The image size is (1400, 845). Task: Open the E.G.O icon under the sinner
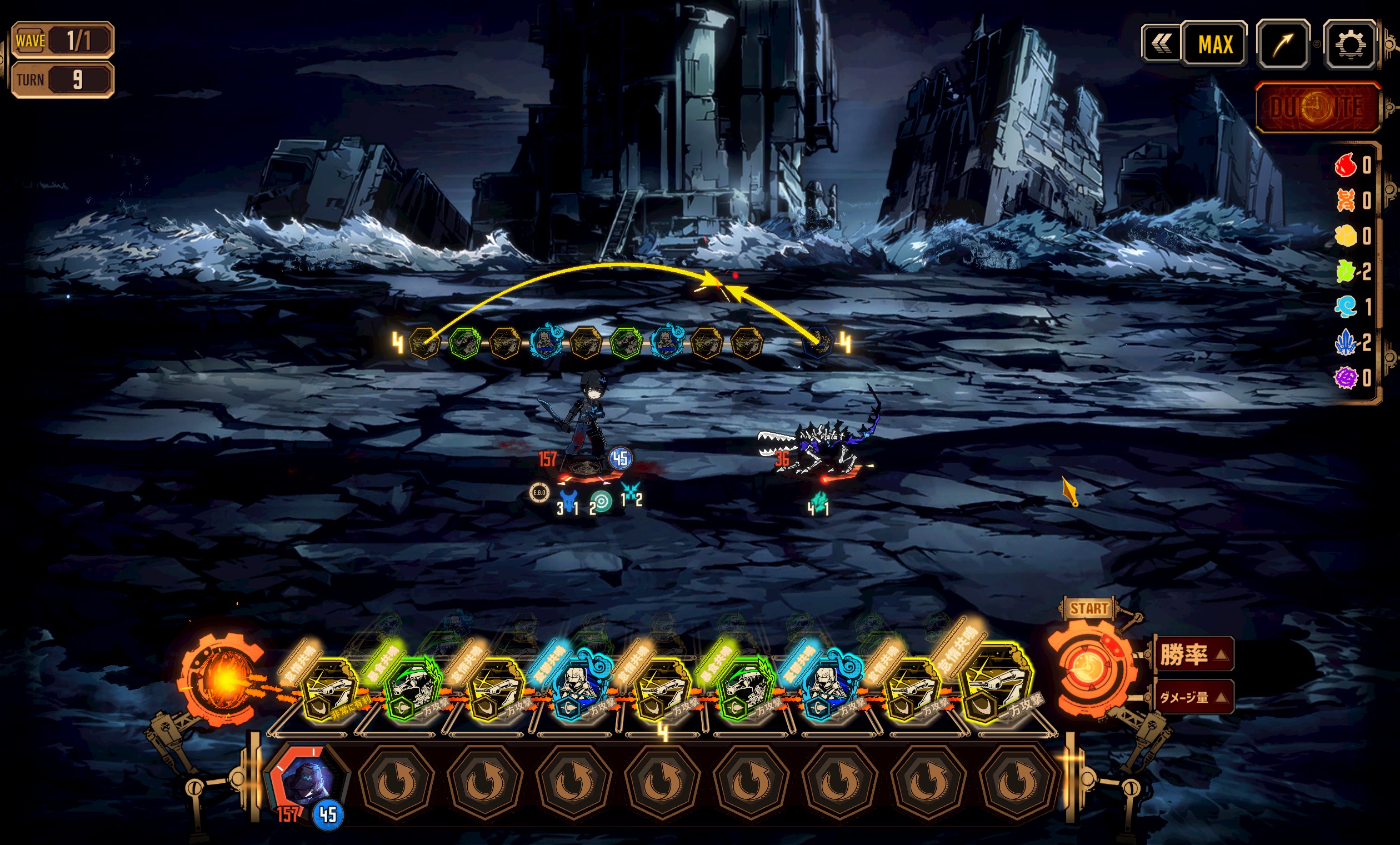tap(539, 492)
